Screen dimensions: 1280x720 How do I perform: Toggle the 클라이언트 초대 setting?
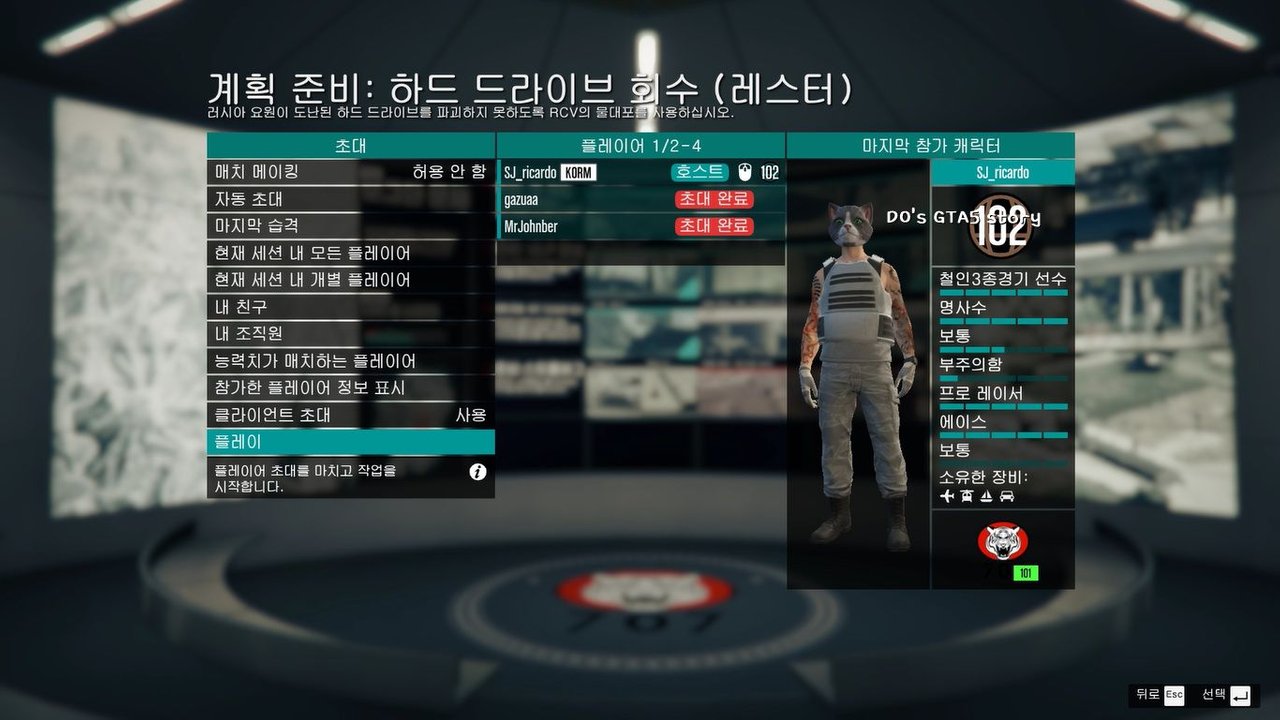(350, 415)
